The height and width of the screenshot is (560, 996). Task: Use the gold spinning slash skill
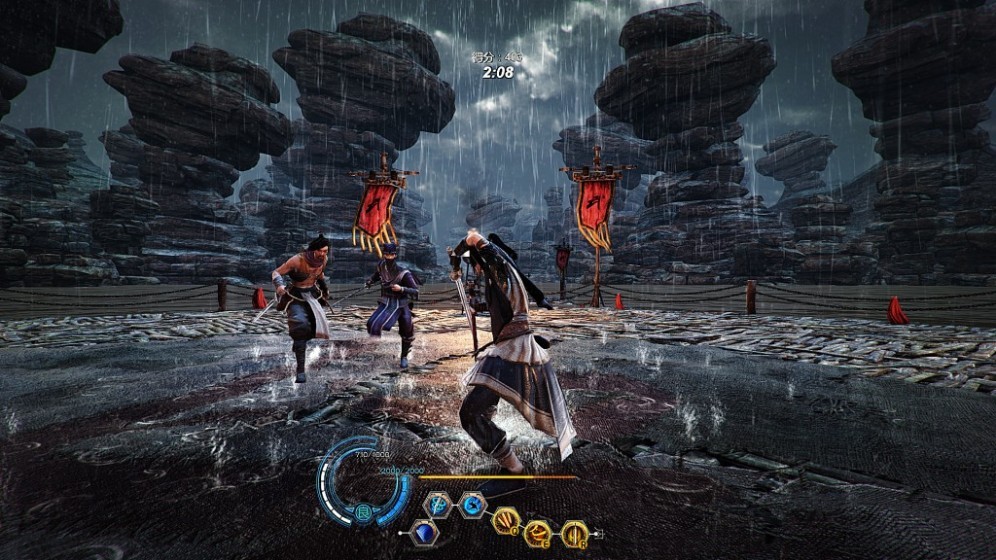[539, 534]
